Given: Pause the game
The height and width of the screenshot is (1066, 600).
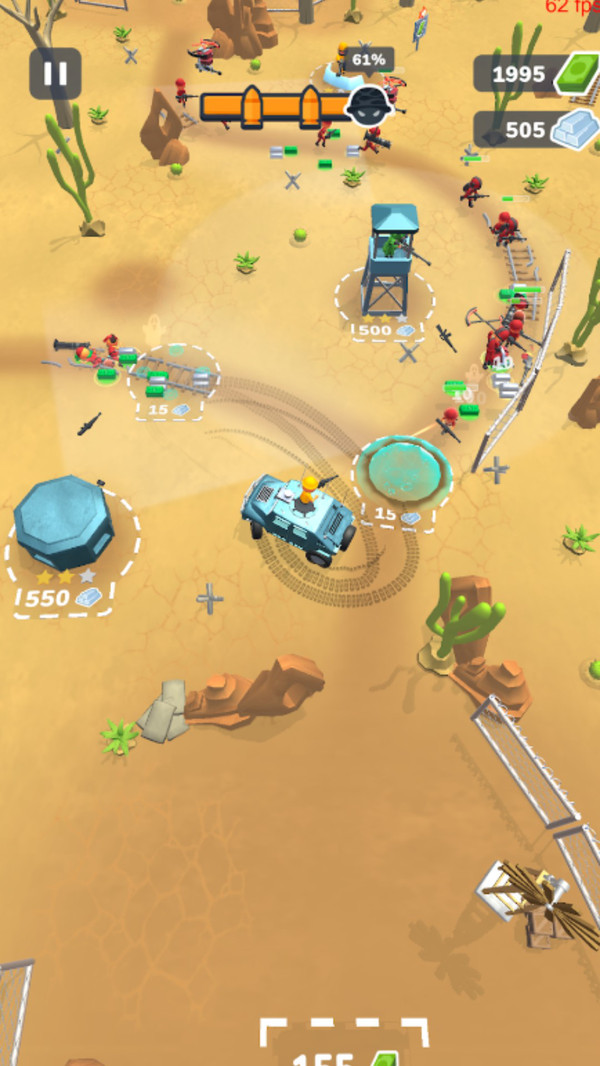Looking at the screenshot, I should tap(55, 73).
